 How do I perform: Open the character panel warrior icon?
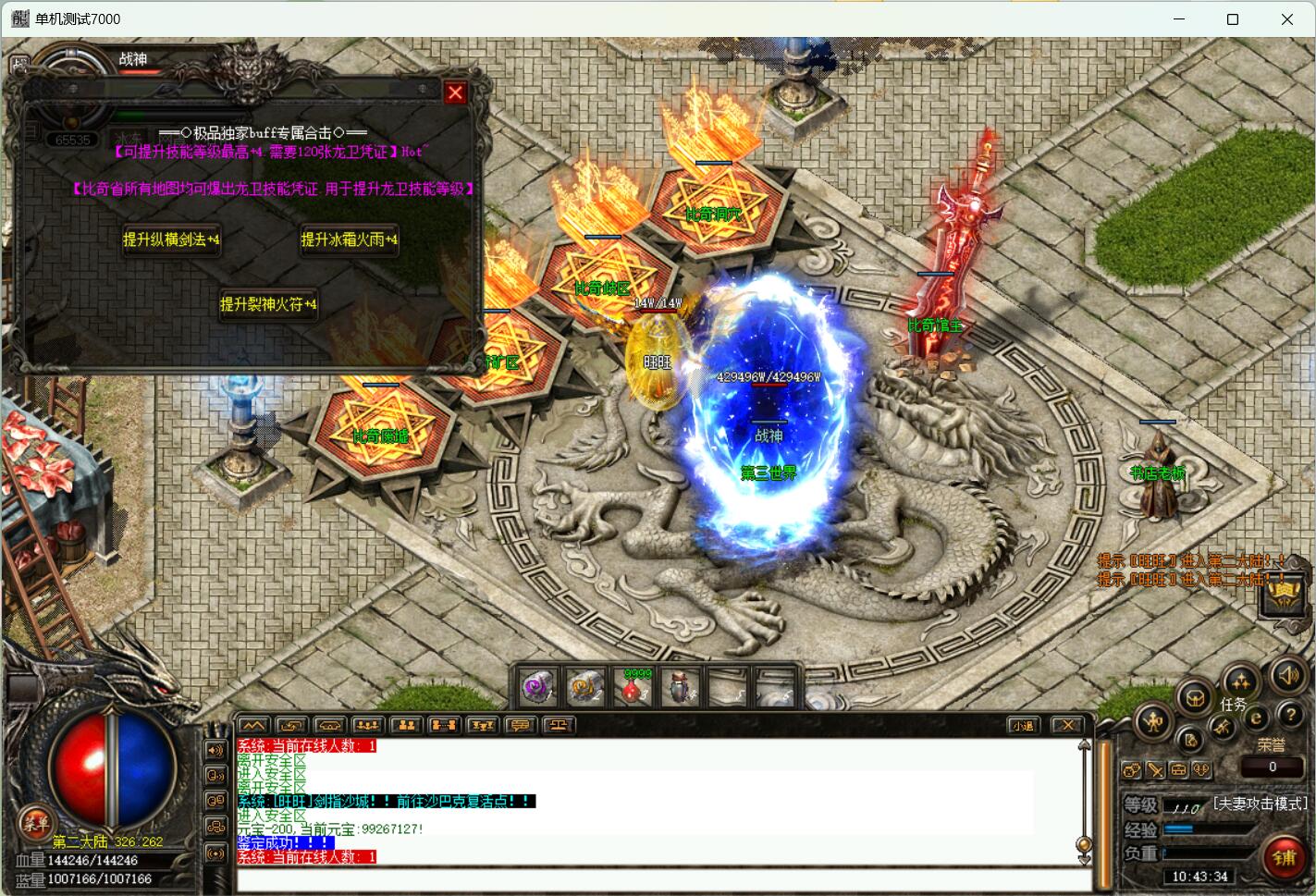(1153, 721)
